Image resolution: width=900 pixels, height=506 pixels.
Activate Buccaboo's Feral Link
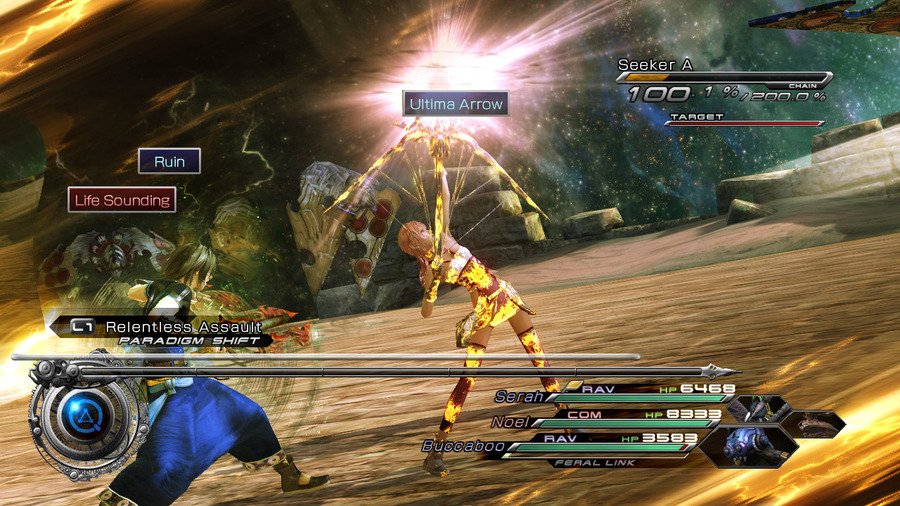(x=587, y=462)
